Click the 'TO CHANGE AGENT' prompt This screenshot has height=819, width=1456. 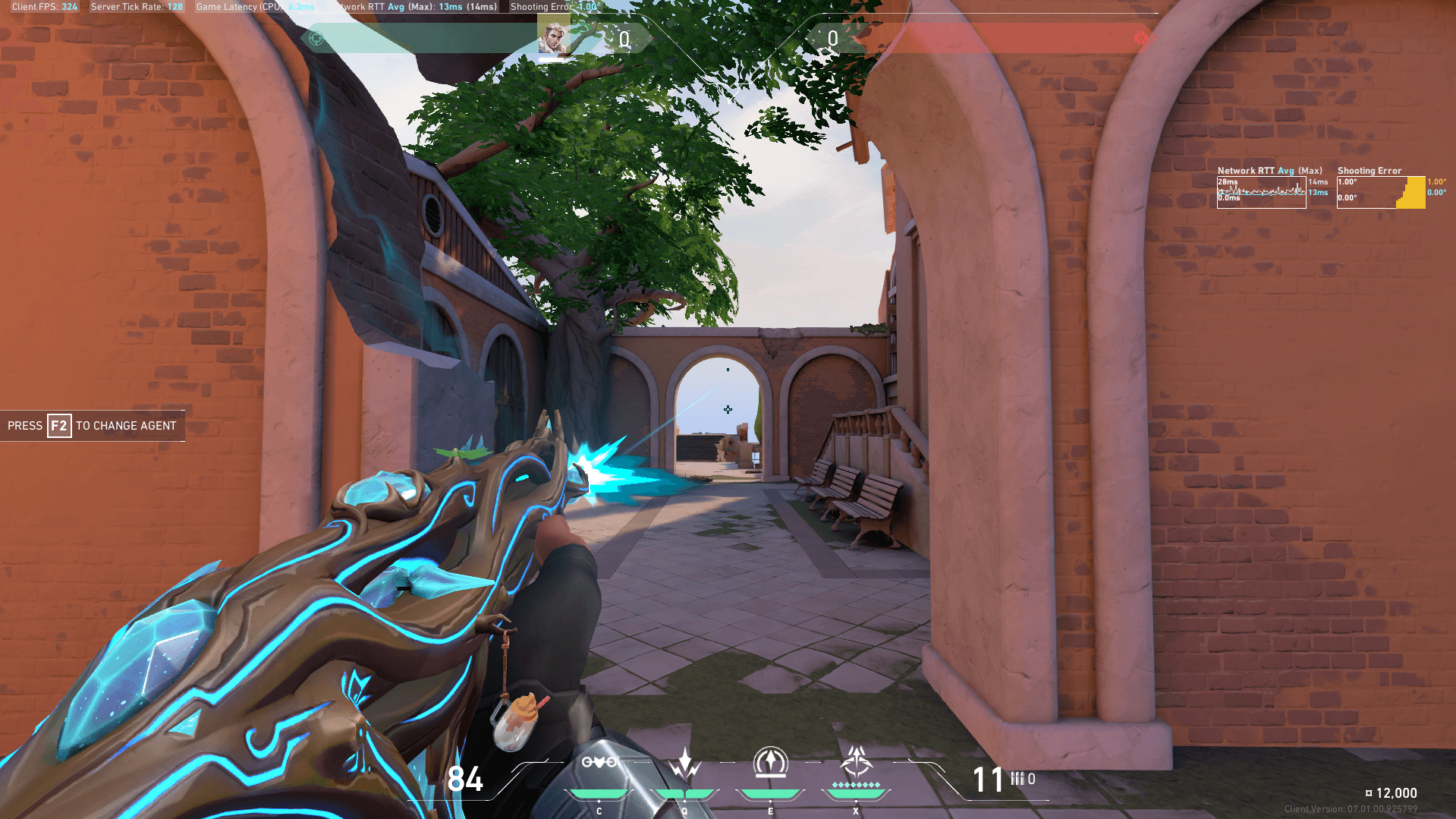pos(124,426)
